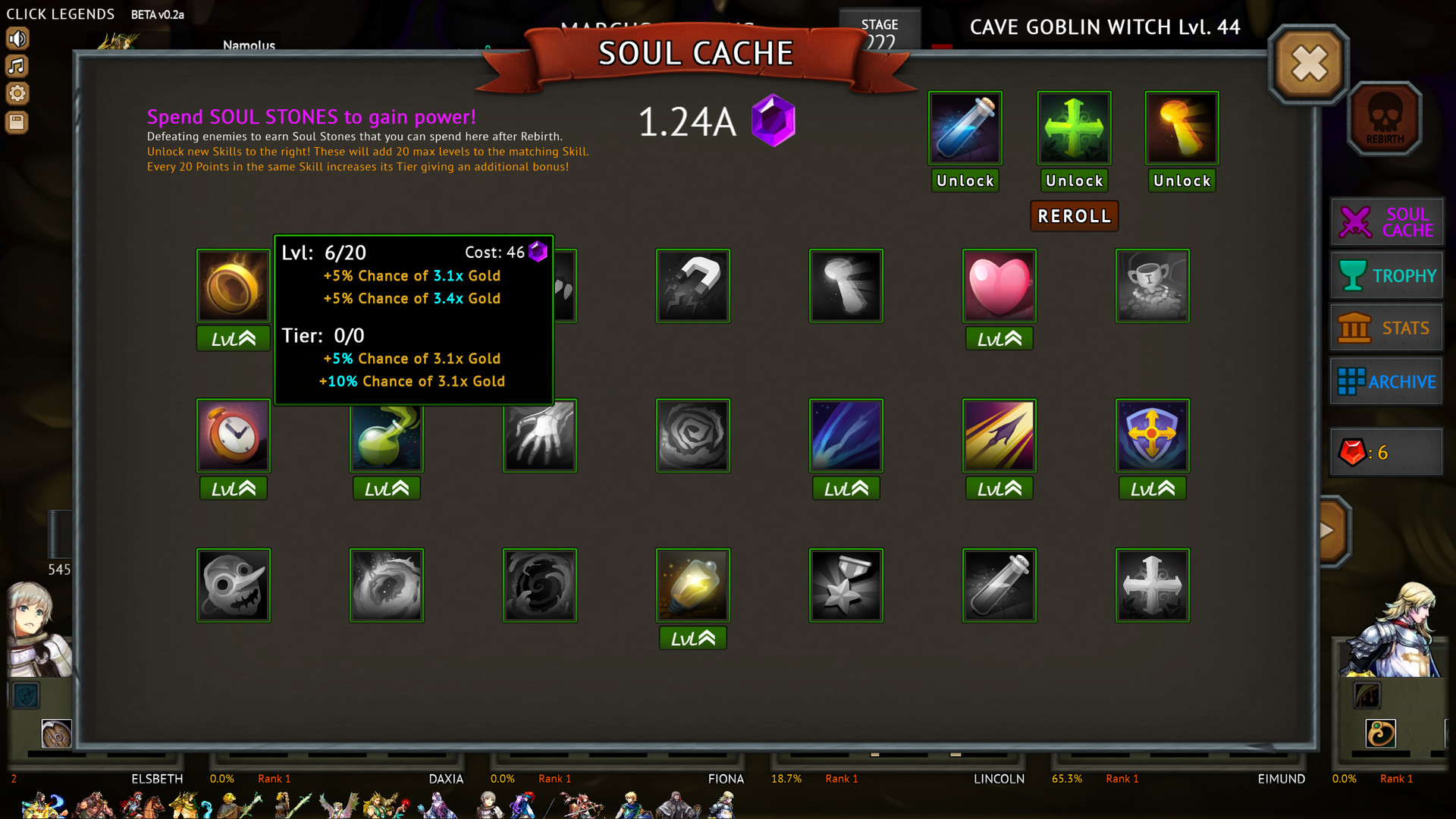Toggle the background music

(17, 65)
